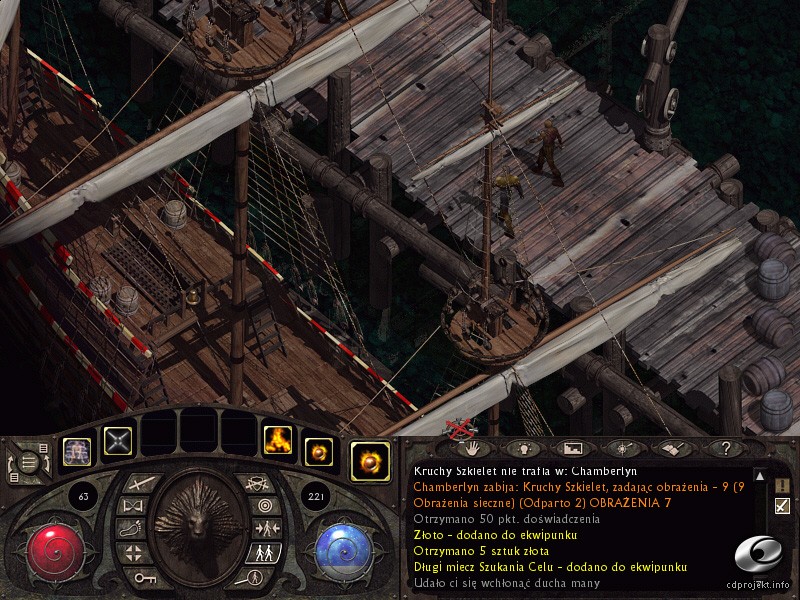Select the crossed blades quick slot
Viewport: 800px width, 600px height.
click(x=119, y=440)
